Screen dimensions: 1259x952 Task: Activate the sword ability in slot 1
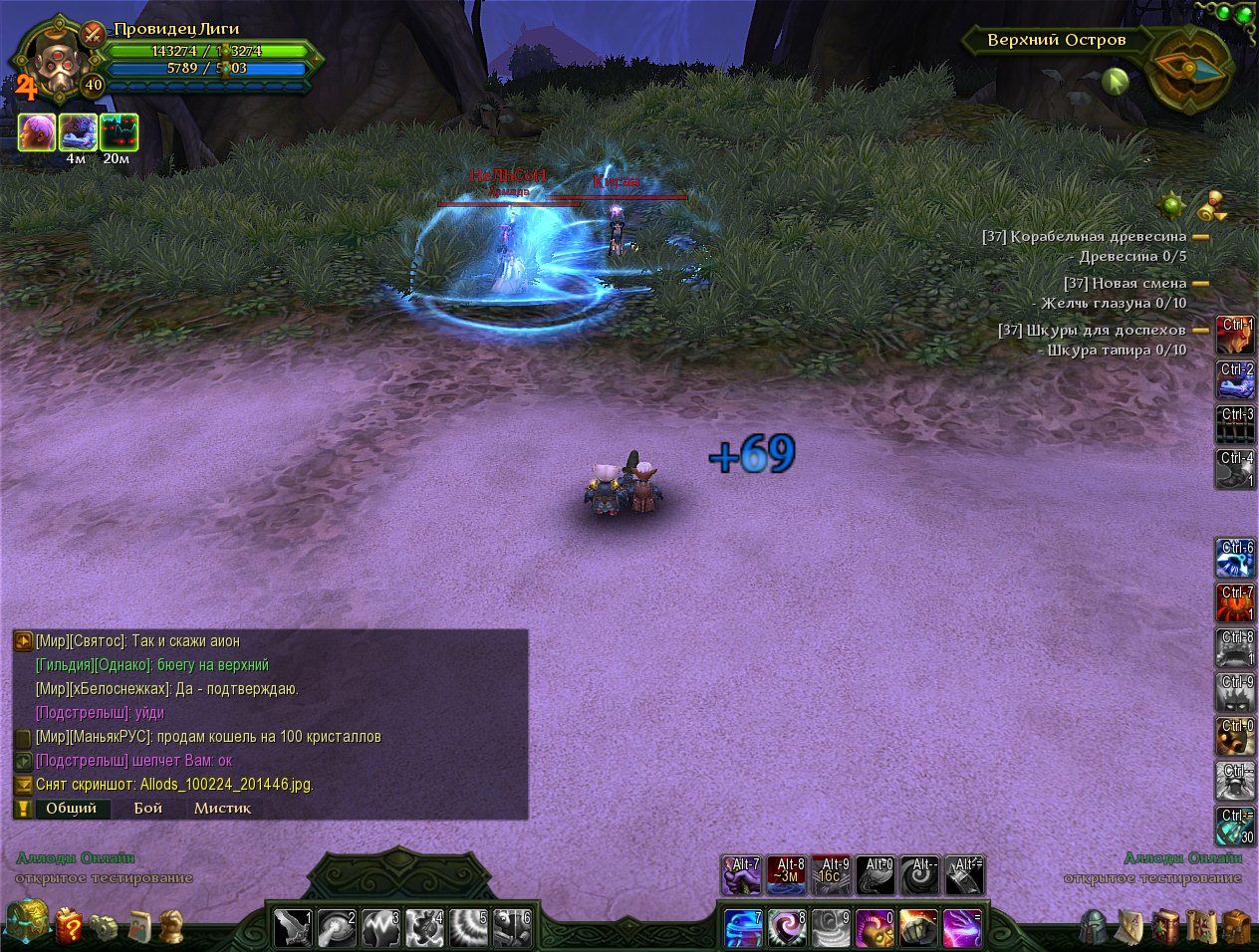(x=293, y=928)
